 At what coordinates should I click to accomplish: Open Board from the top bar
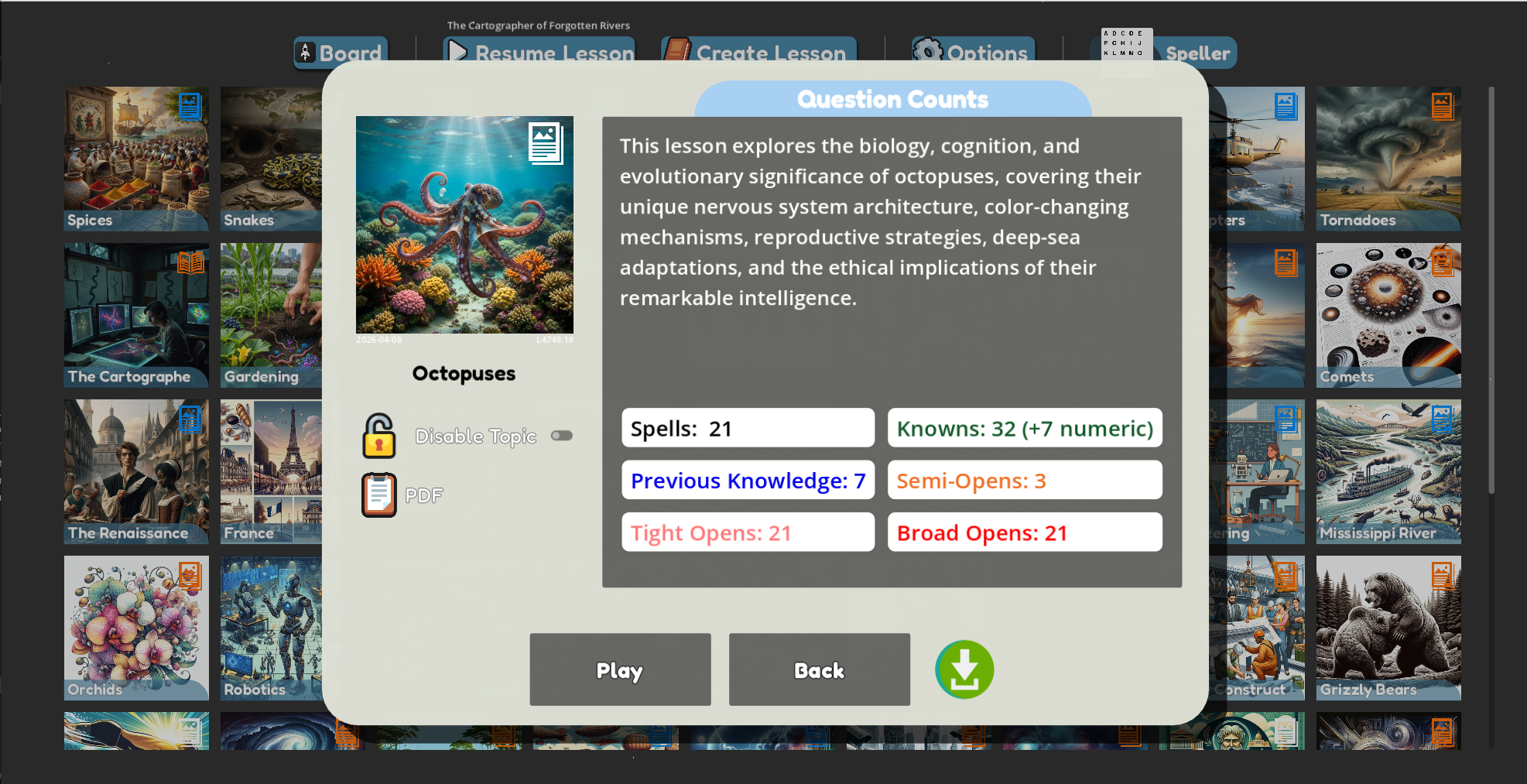coord(341,53)
